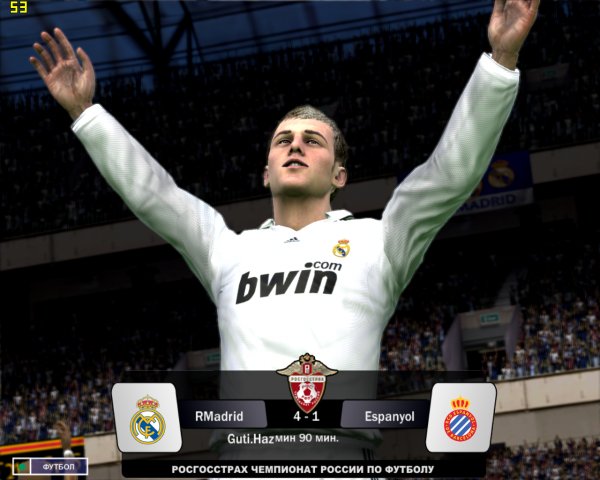
Task: Click the Espanyol crest panel
Action: pos(460,417)
